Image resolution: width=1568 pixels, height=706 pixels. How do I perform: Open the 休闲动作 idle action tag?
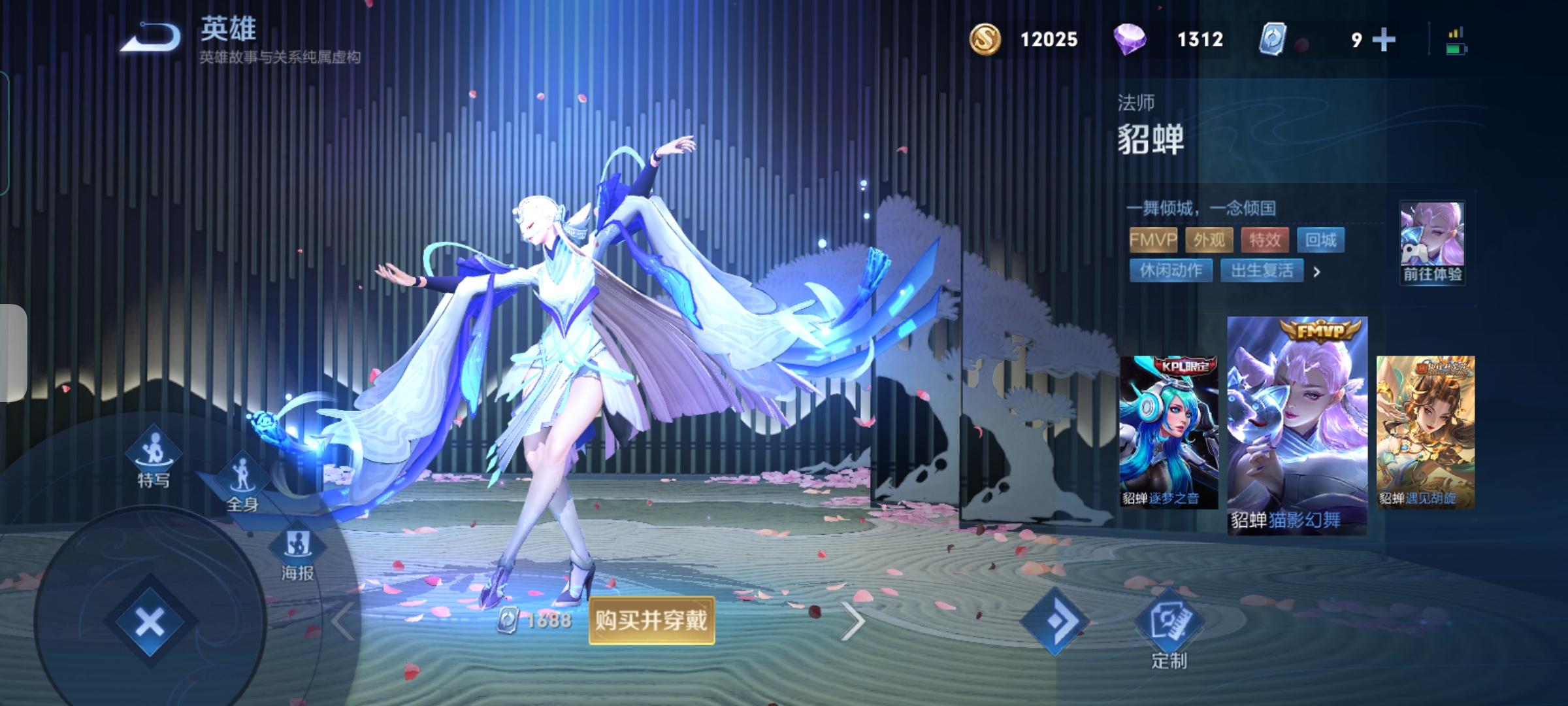click(1171, 271)
